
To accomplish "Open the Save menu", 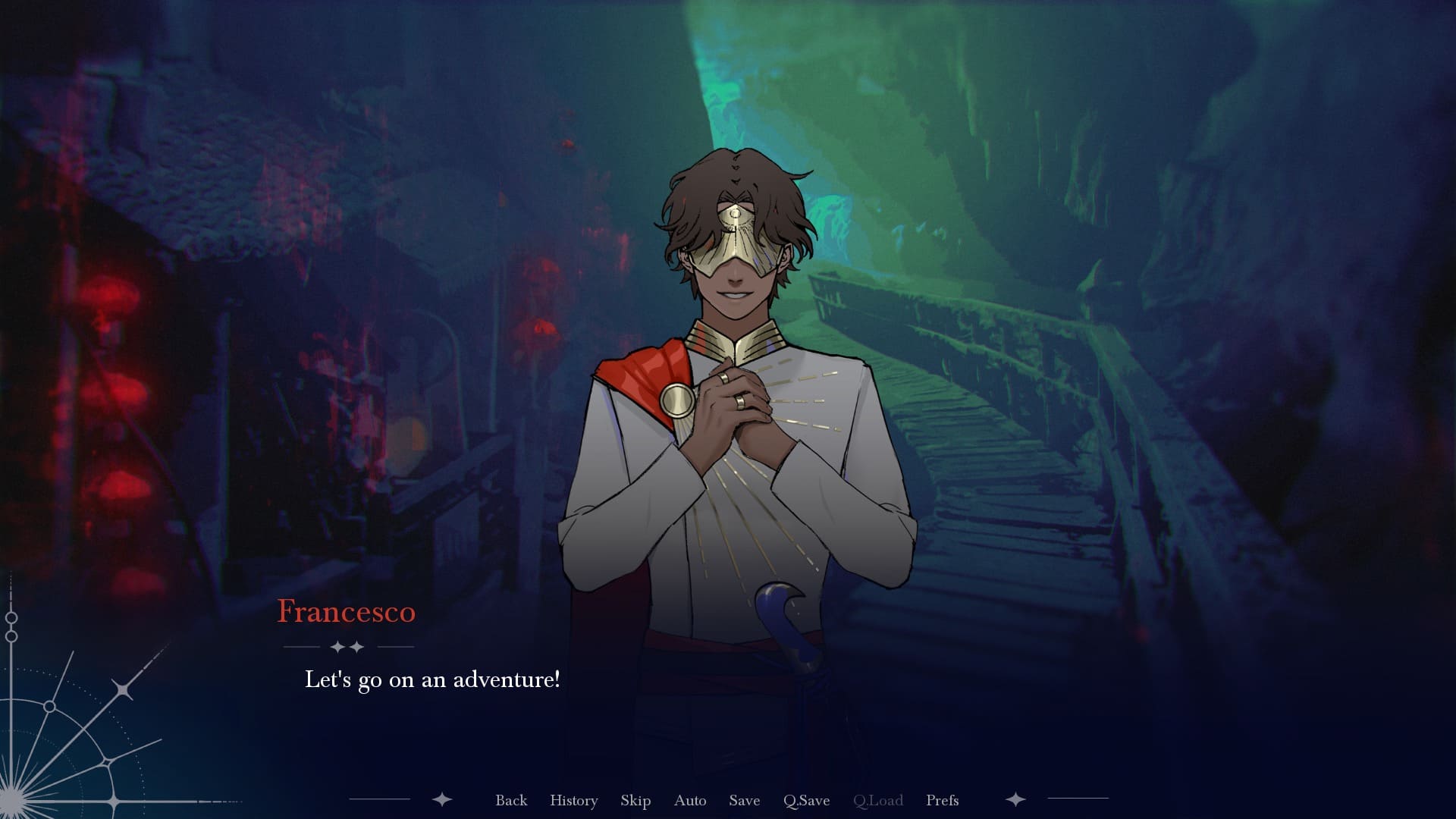I will pos(744,800).
